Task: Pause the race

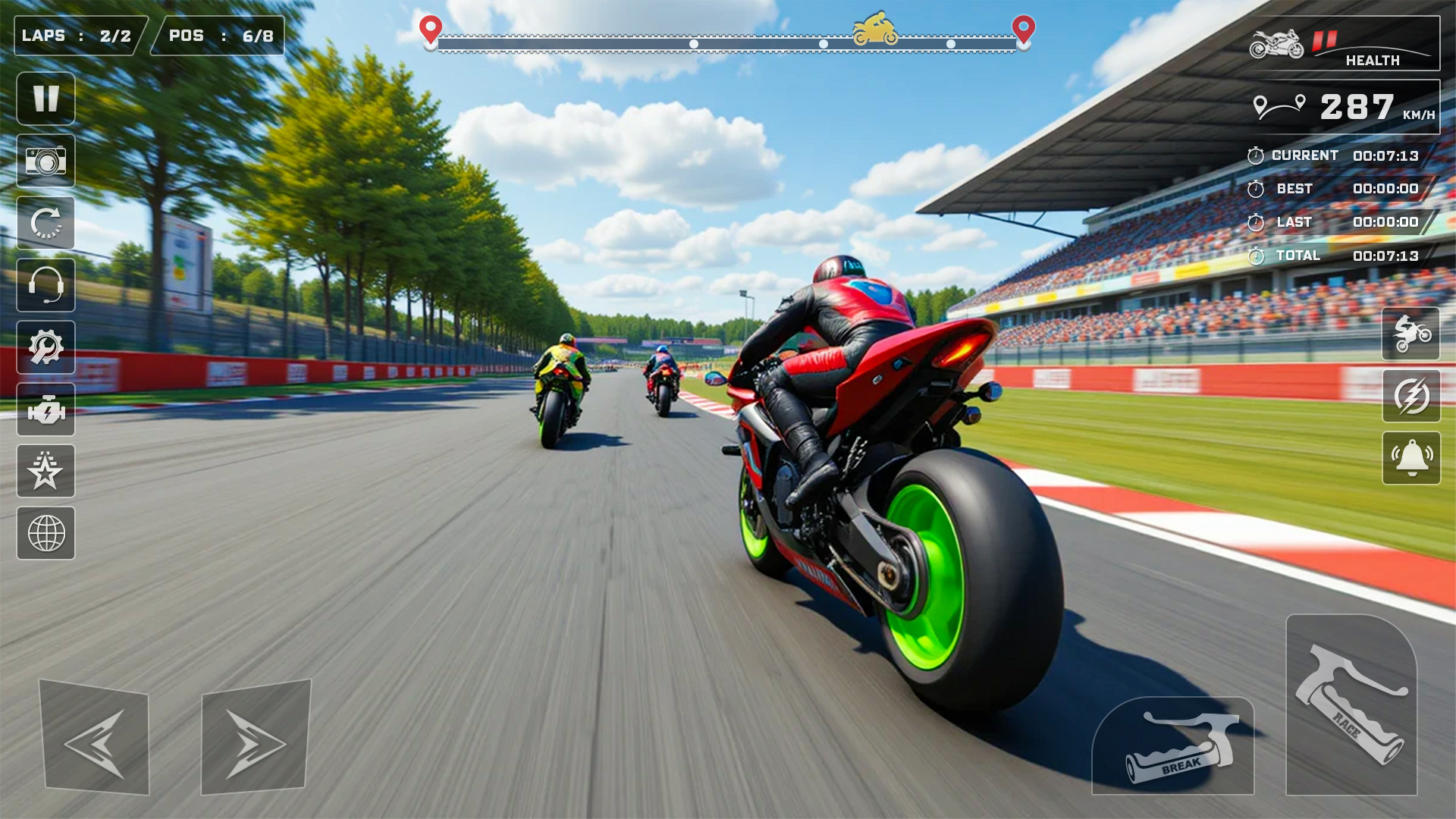Action: (x=45, y=99)
